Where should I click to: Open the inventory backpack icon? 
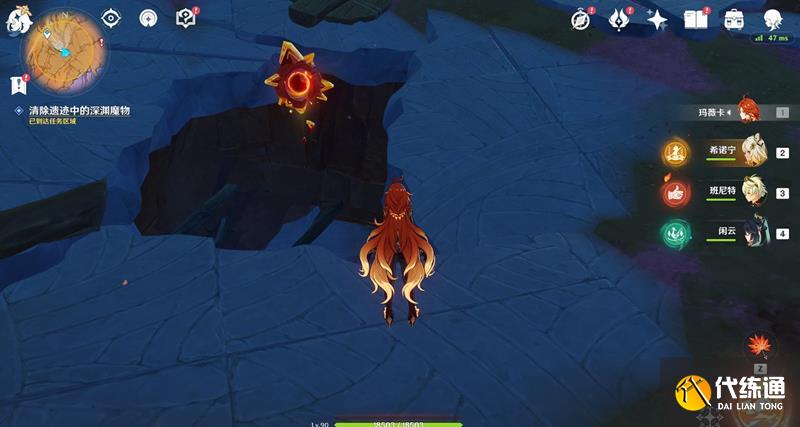[733, 18]
